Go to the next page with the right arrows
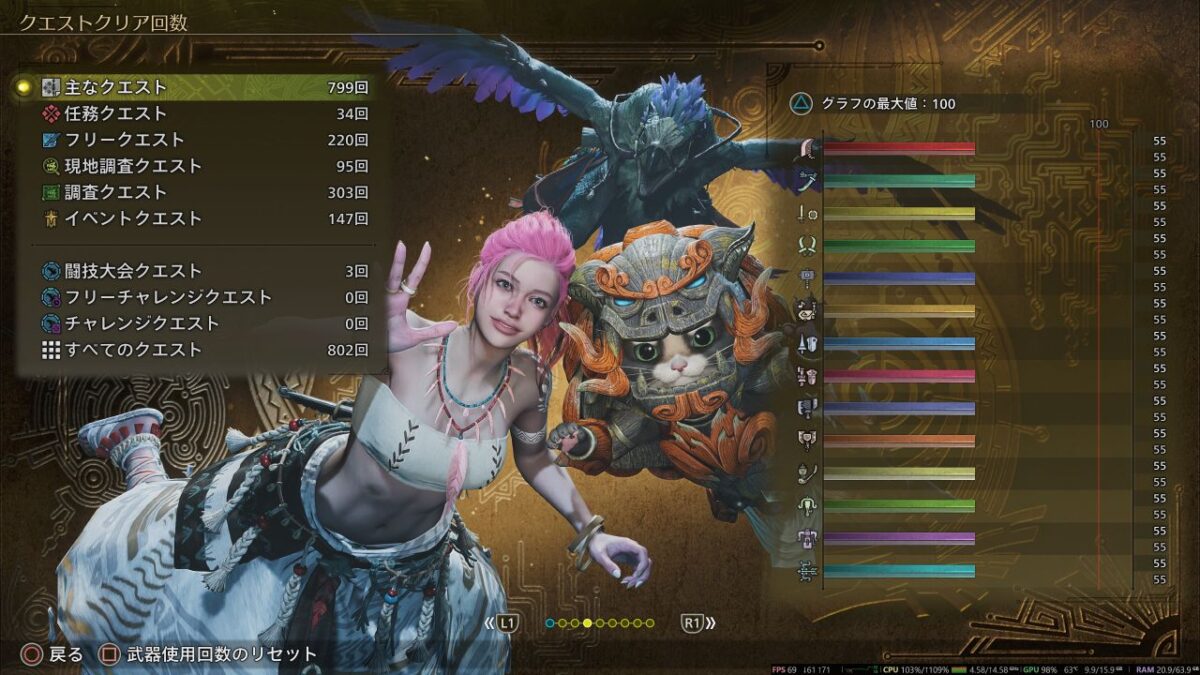The height and width of the screenshot is (675, 1200). point(698,623)
